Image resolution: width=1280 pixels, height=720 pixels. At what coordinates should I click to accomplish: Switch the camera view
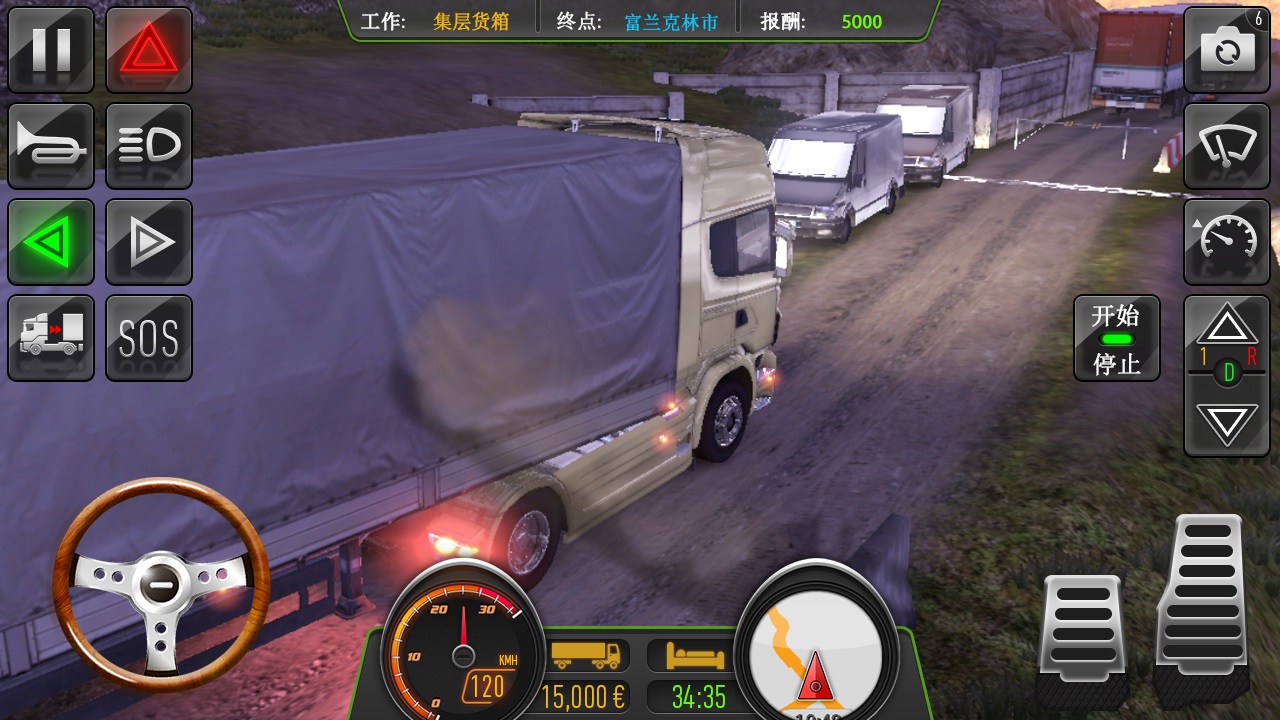(x=1227, y=50)
